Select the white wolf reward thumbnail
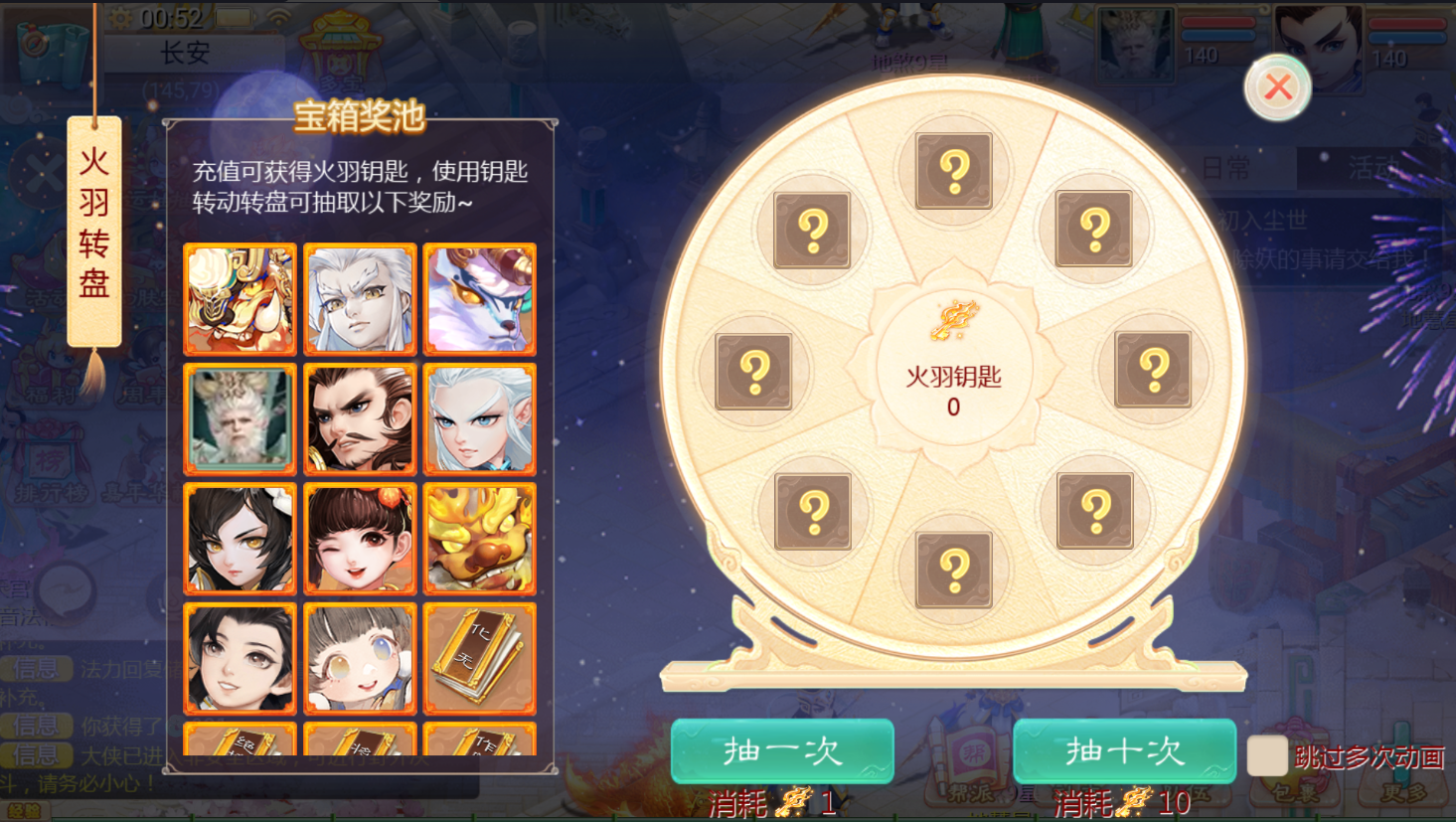 tap(480, 298)
